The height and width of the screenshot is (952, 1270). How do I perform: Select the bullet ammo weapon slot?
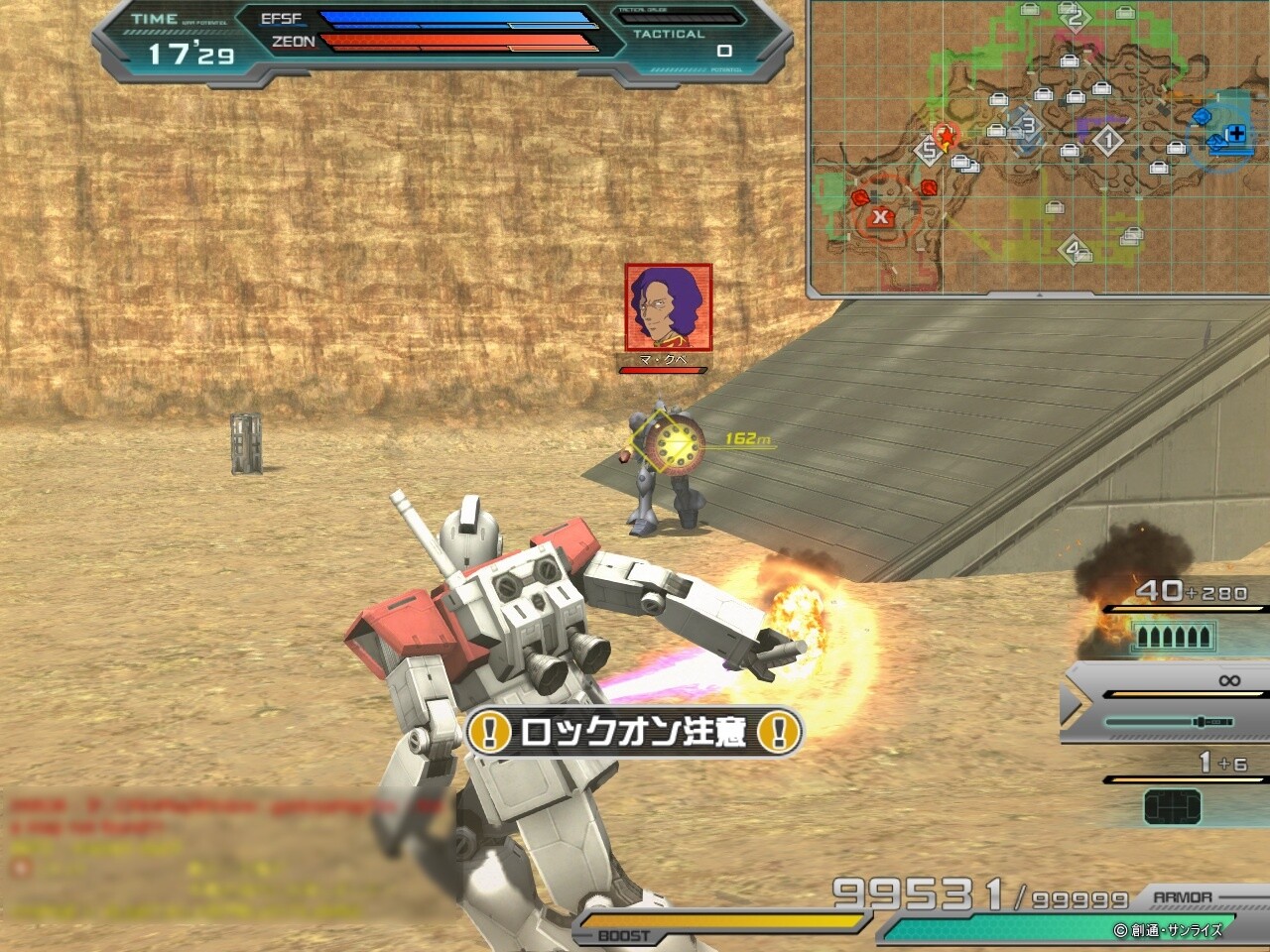tap(1173, 636)
